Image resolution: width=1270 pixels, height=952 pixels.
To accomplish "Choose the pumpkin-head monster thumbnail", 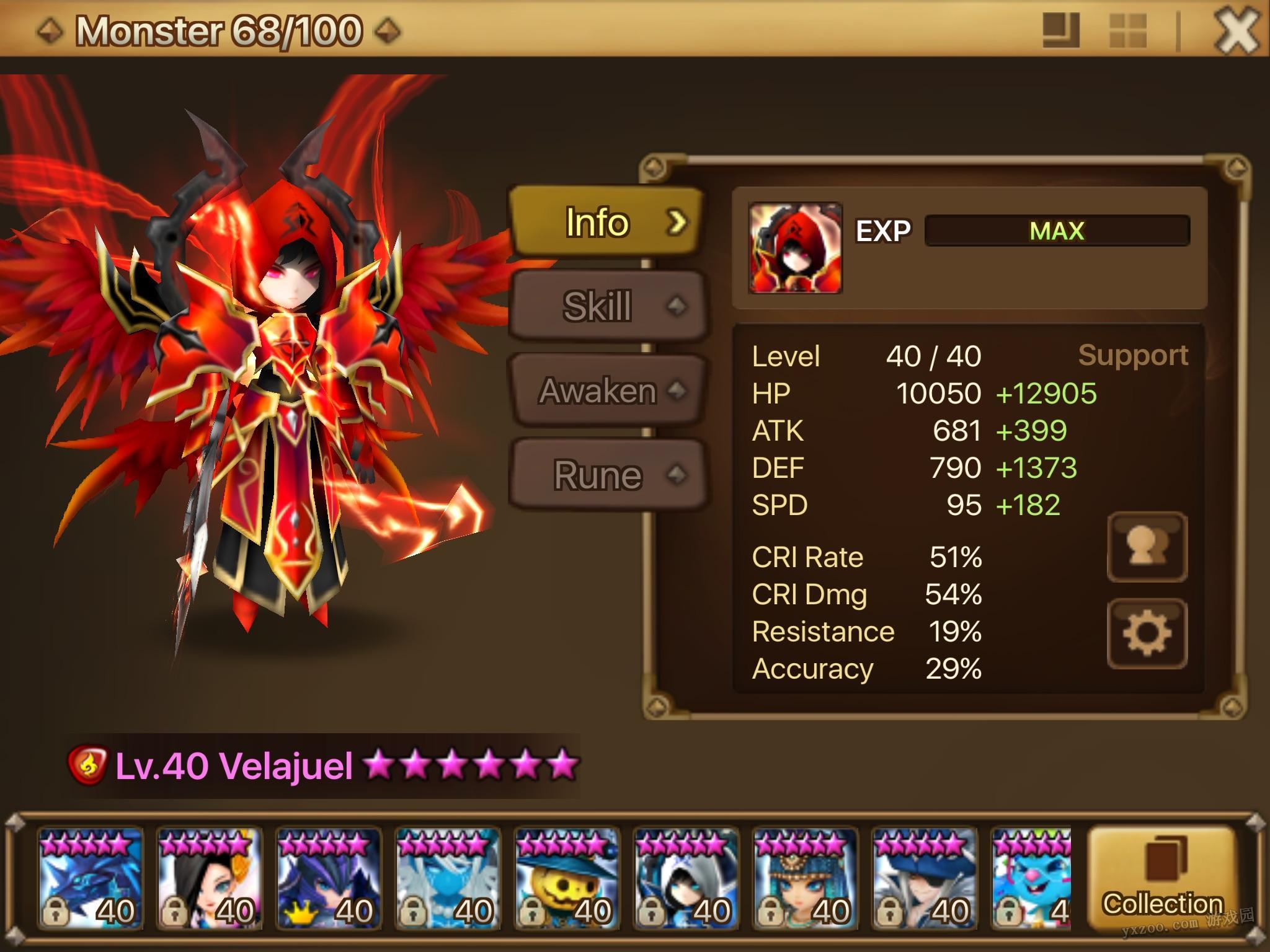I will click(x=567, y=878).
